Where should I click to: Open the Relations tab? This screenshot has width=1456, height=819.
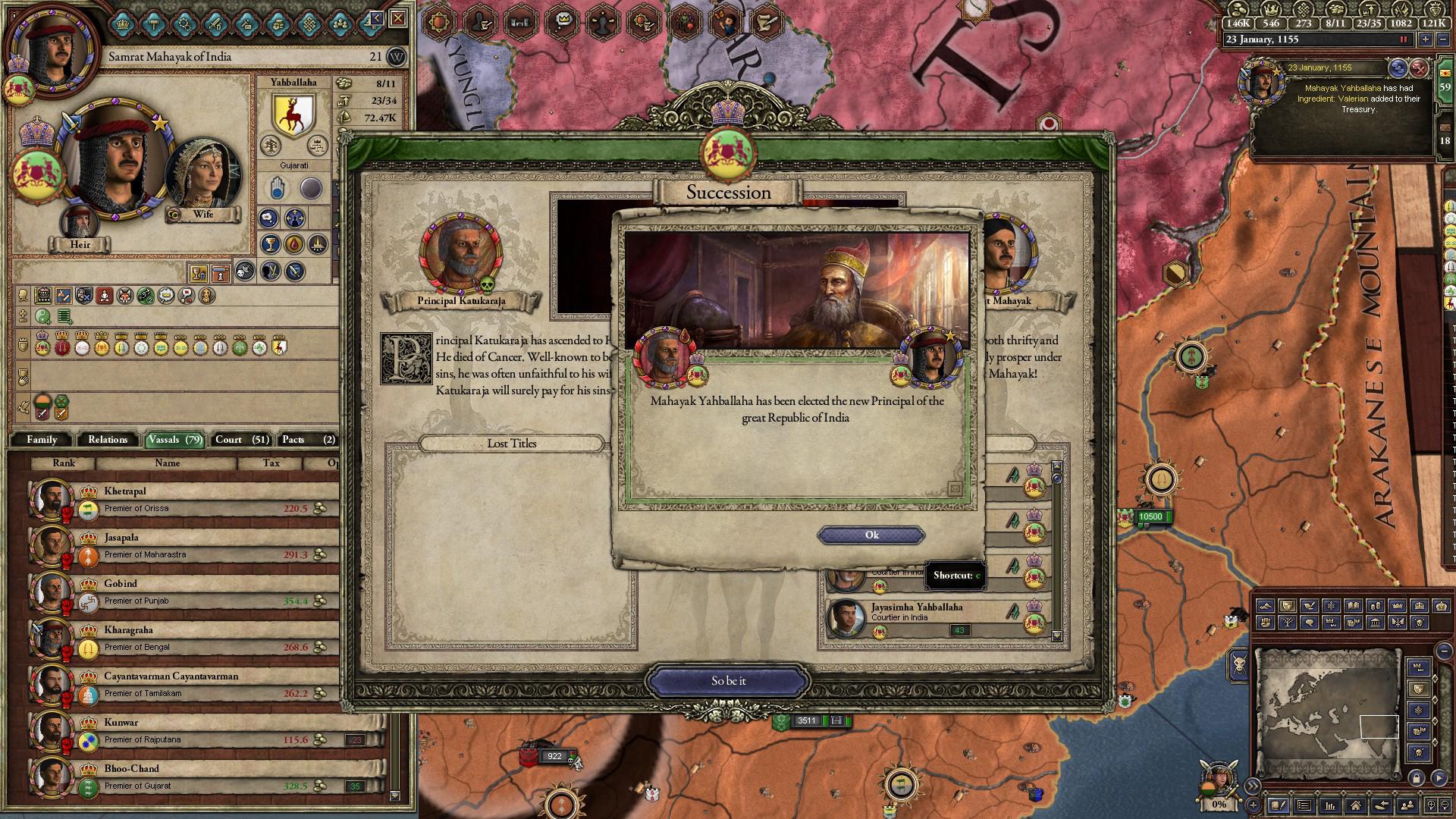click(108, 440)
